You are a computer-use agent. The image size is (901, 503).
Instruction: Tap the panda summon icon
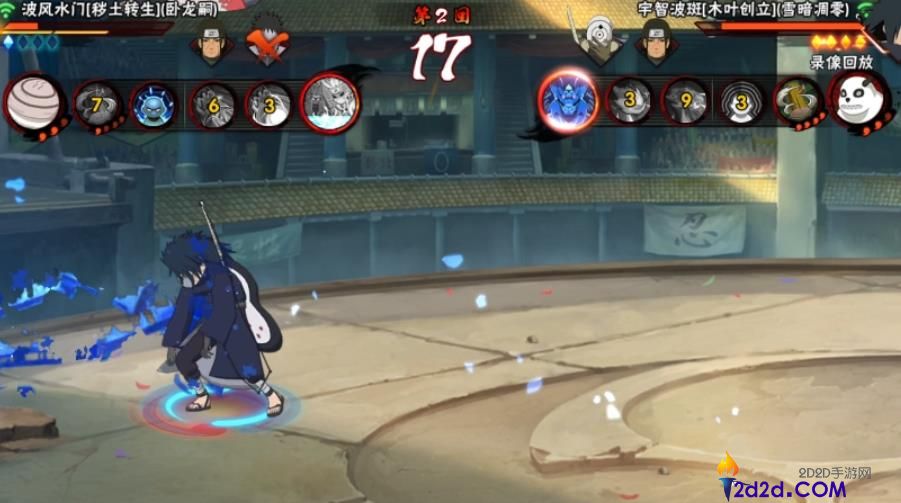click(x=858, y=101)
